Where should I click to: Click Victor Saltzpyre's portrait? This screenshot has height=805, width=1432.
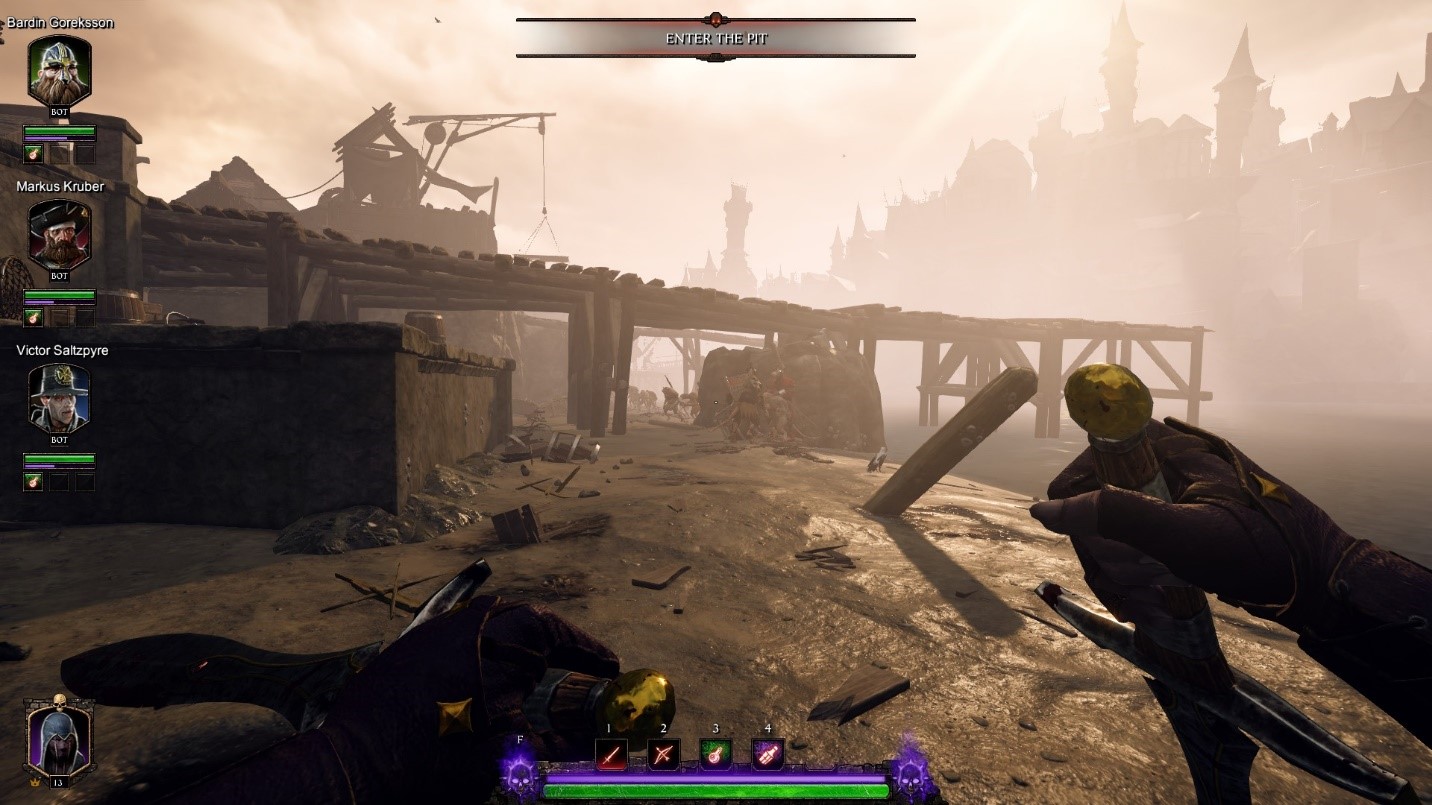59,398
